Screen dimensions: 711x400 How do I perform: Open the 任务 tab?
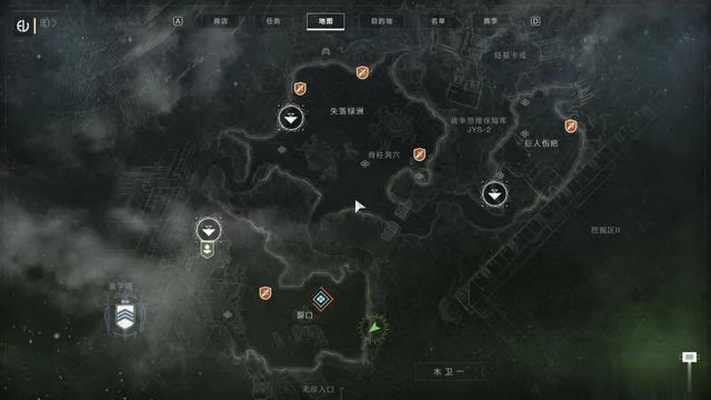(x=274, y=20)
